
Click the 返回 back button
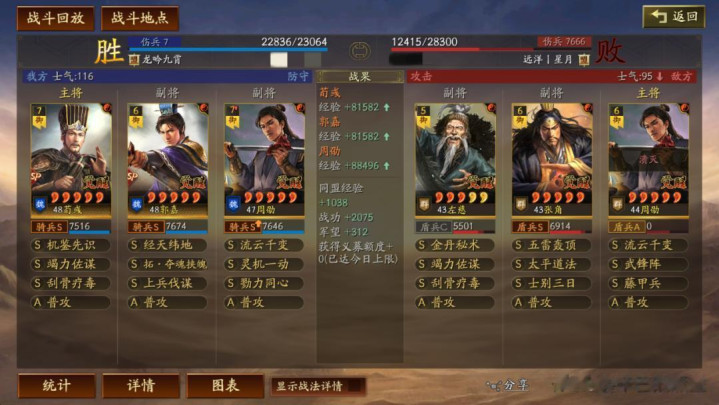click(673, 17)
